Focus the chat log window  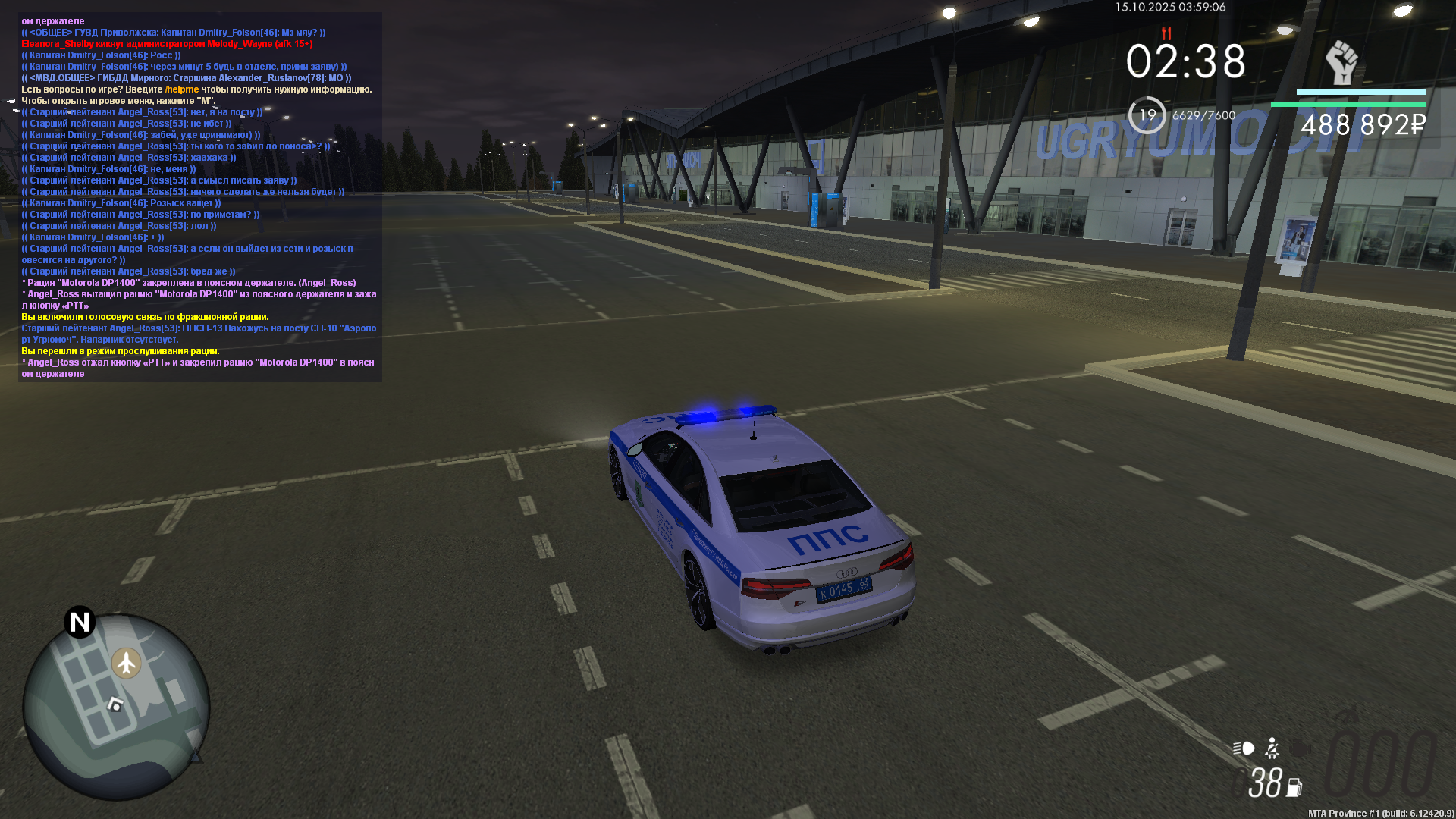click(x=200, y=197)
